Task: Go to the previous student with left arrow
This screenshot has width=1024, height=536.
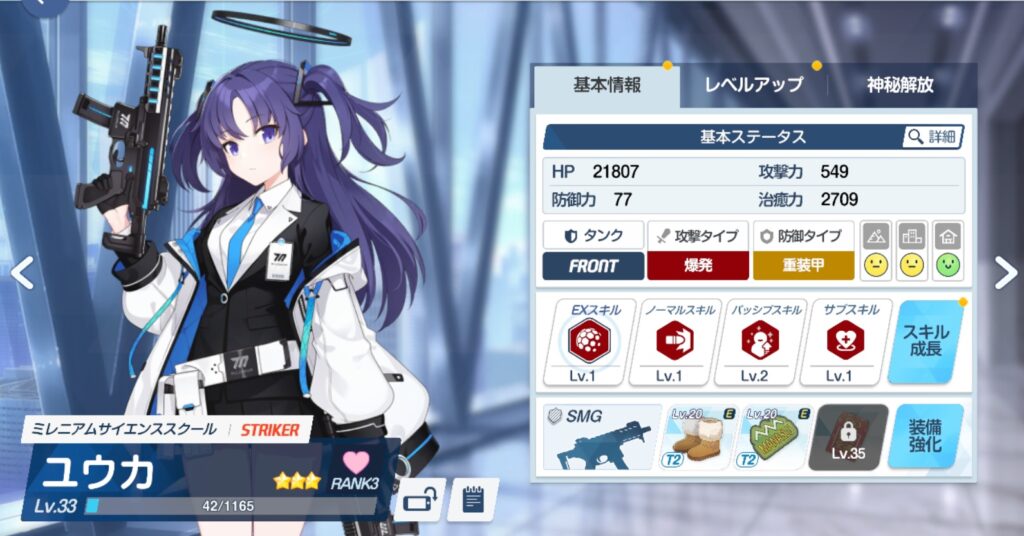Action: click(22, 267)
